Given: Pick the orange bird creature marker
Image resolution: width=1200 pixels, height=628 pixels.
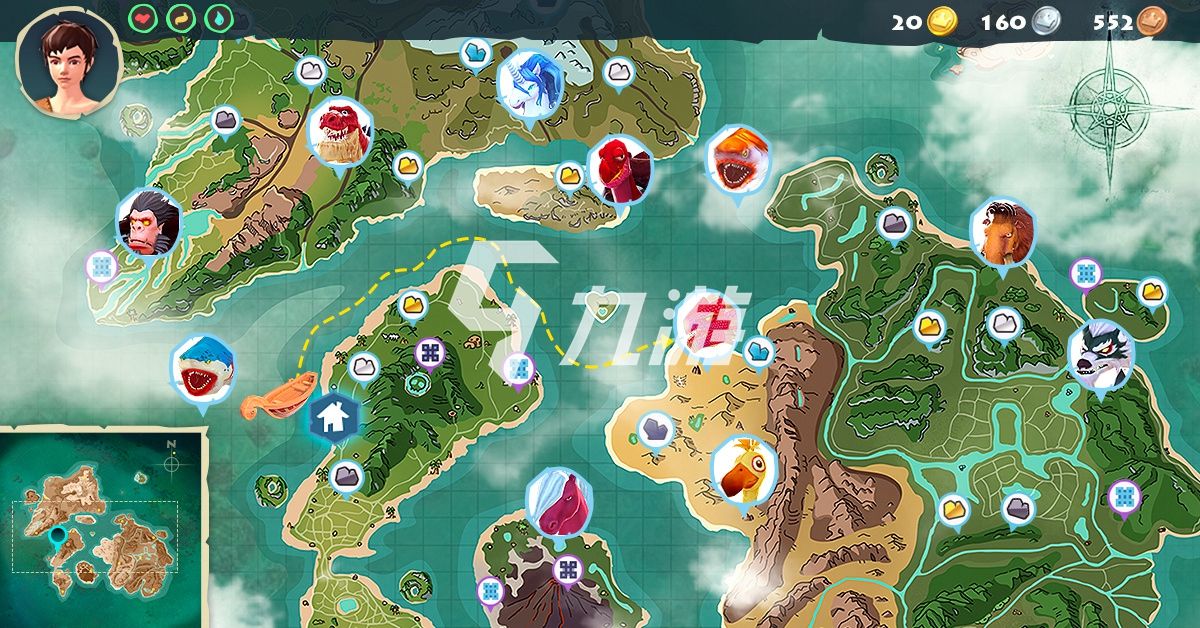Looking at the screenshot, I should (x=743, y=470).
